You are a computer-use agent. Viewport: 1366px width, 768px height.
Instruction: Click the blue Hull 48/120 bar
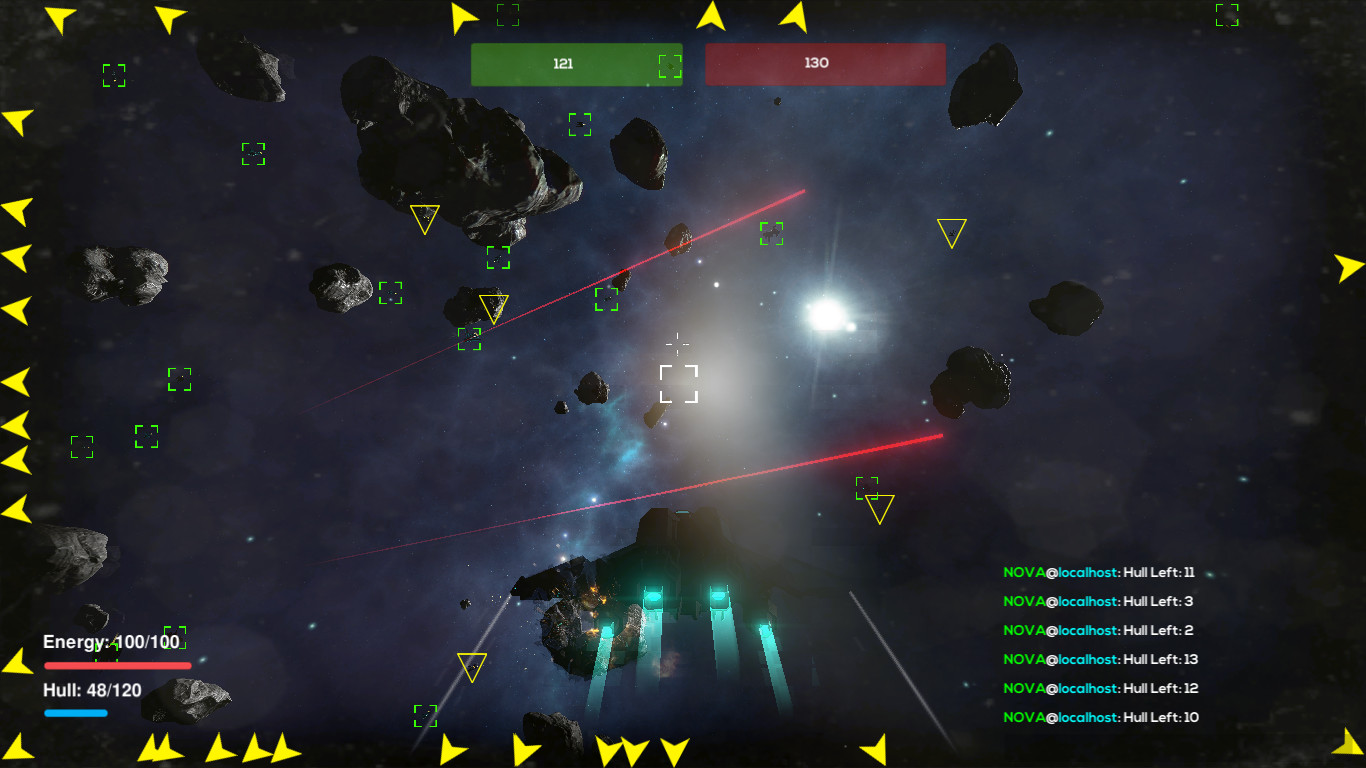coord(75,712)
